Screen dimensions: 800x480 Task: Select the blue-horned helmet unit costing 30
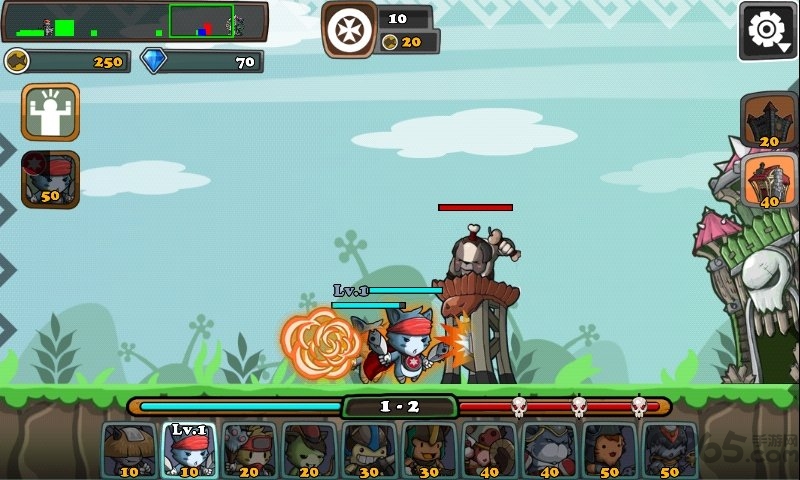(369, 450)
